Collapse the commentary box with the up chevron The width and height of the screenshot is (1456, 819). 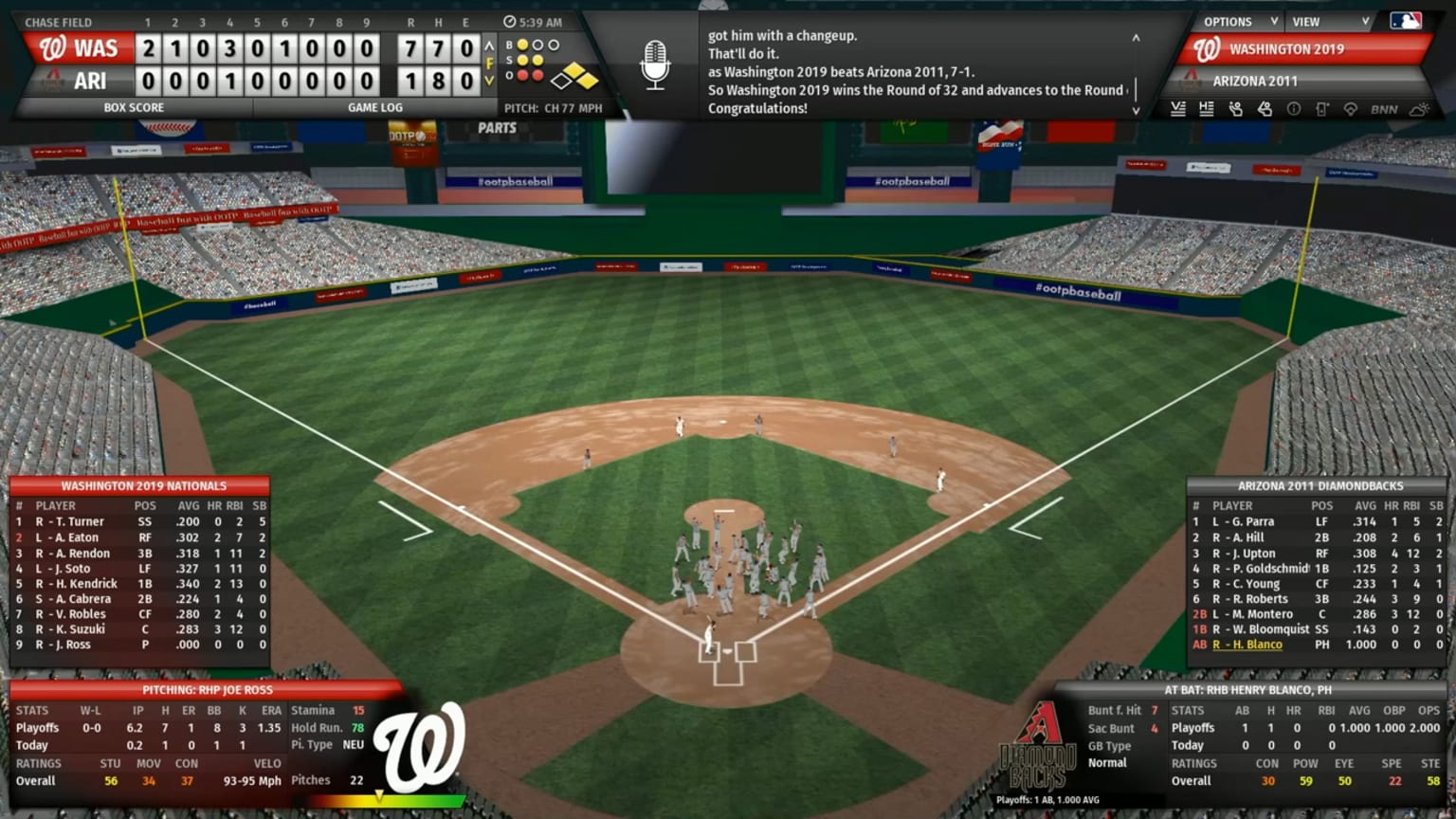(x=1136, y=39)
